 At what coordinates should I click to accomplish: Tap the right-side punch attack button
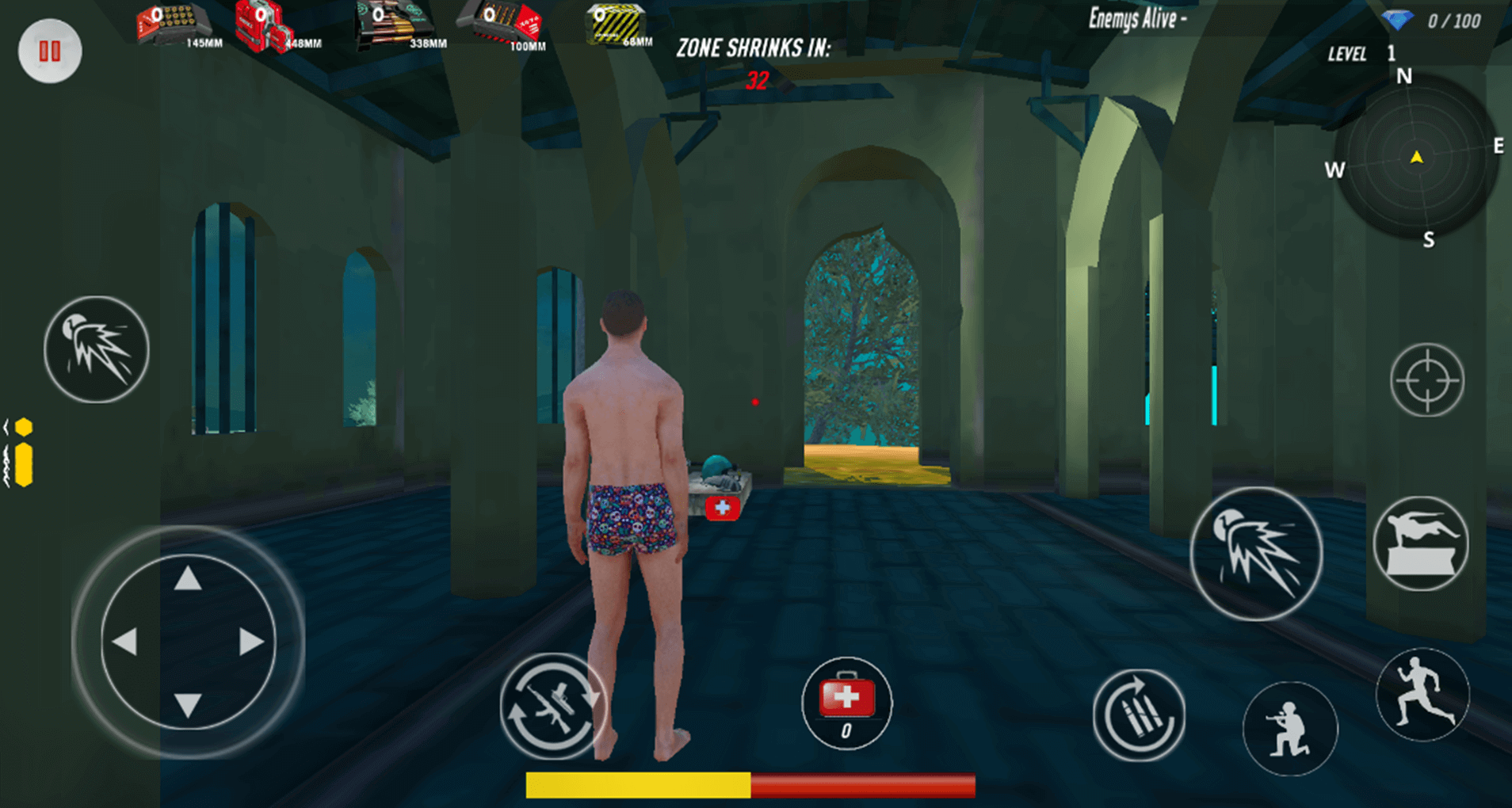click(x=1256, y=554)
